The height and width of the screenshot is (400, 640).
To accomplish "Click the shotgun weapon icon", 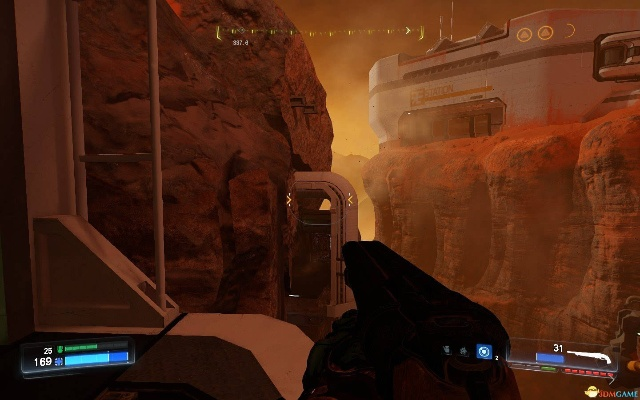I will pyautogui.click(x=605, y=355).
